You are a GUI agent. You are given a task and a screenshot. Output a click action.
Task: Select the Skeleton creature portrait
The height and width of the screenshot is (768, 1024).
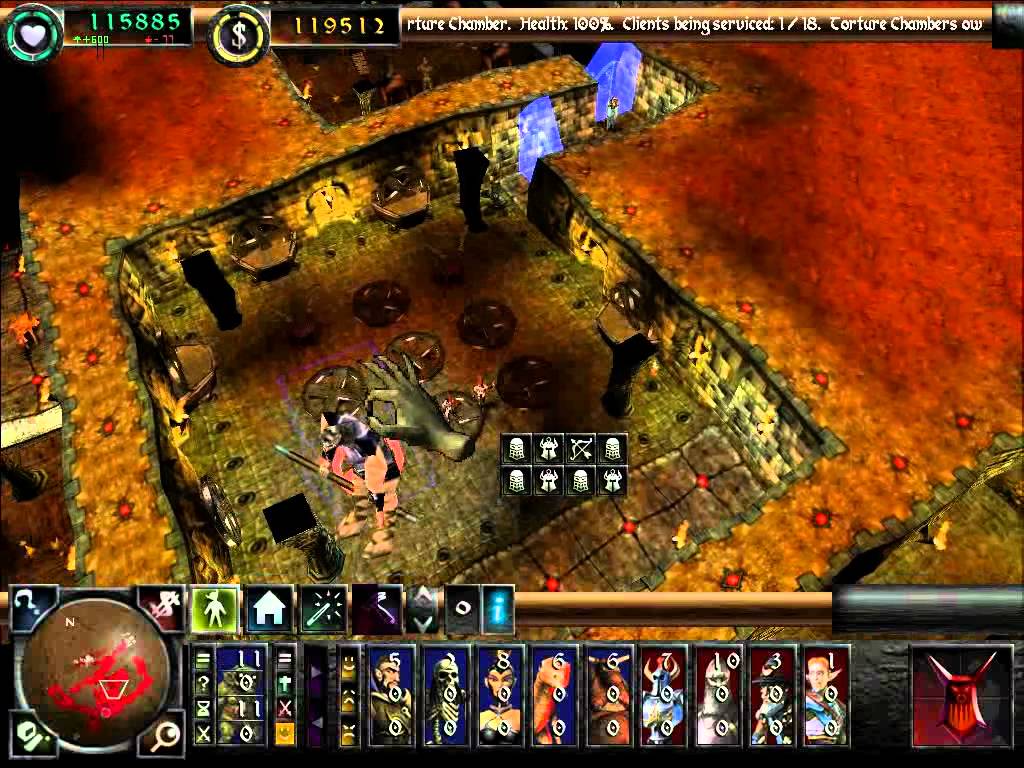pyautogui.click(x=447, y=697)
